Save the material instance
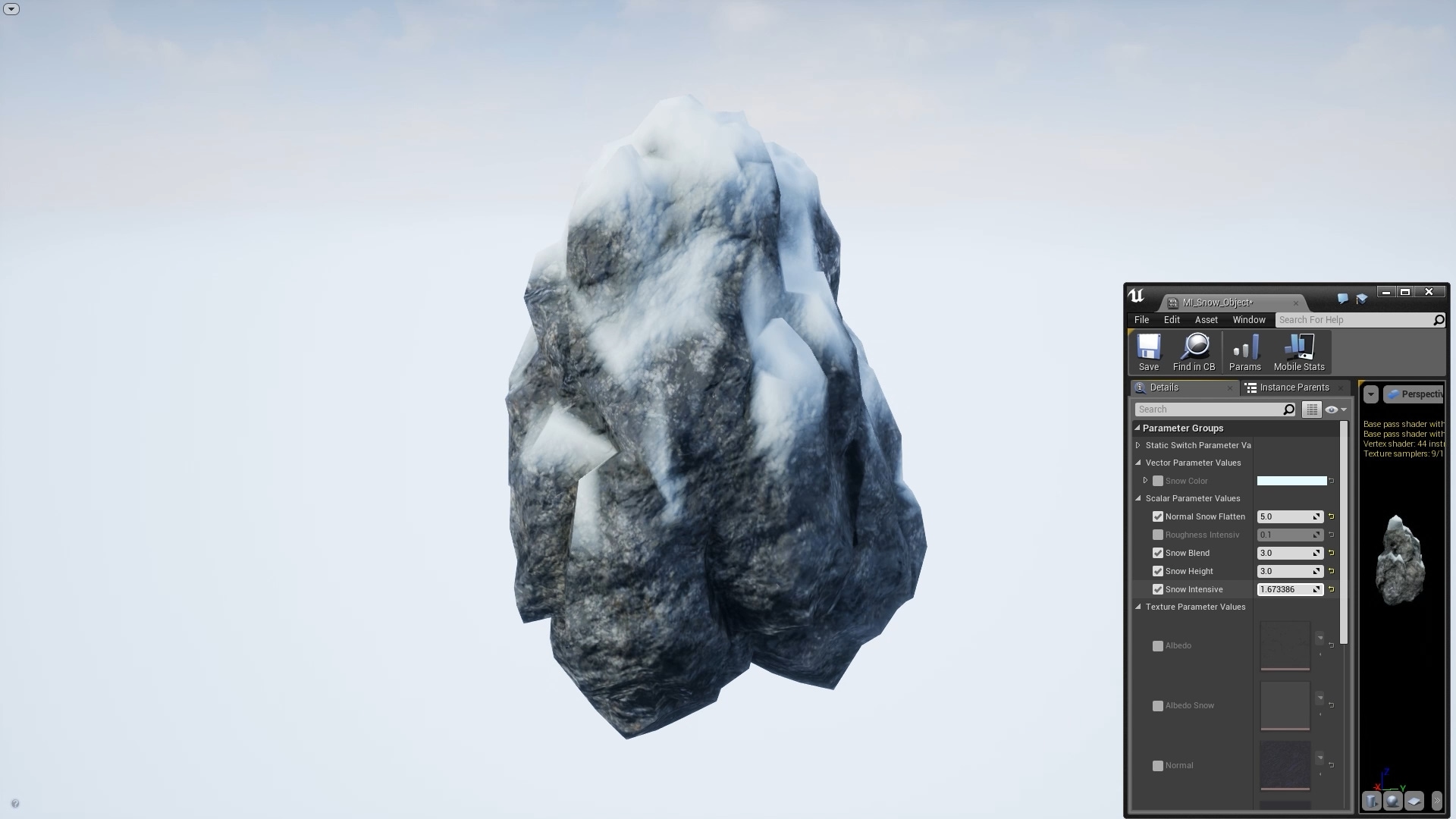This screenshot has height=819, width=1456. (x=1147, y=350)
